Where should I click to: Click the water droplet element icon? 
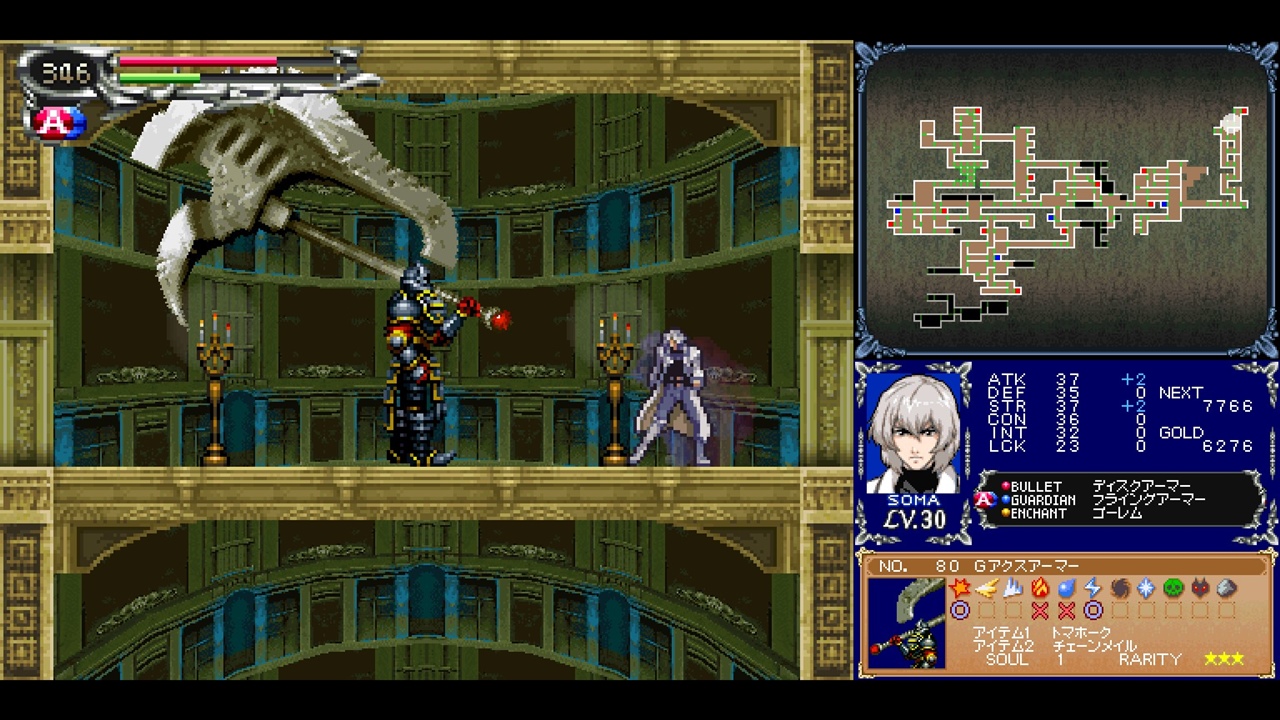point(1066,588)
